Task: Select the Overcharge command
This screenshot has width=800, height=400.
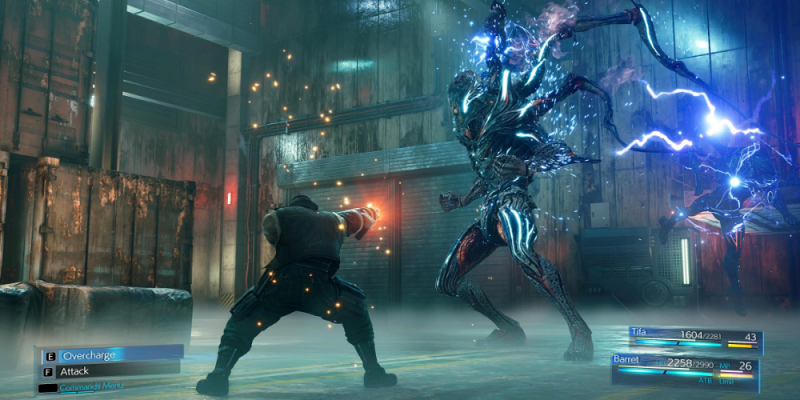Action: coord(110,354)
